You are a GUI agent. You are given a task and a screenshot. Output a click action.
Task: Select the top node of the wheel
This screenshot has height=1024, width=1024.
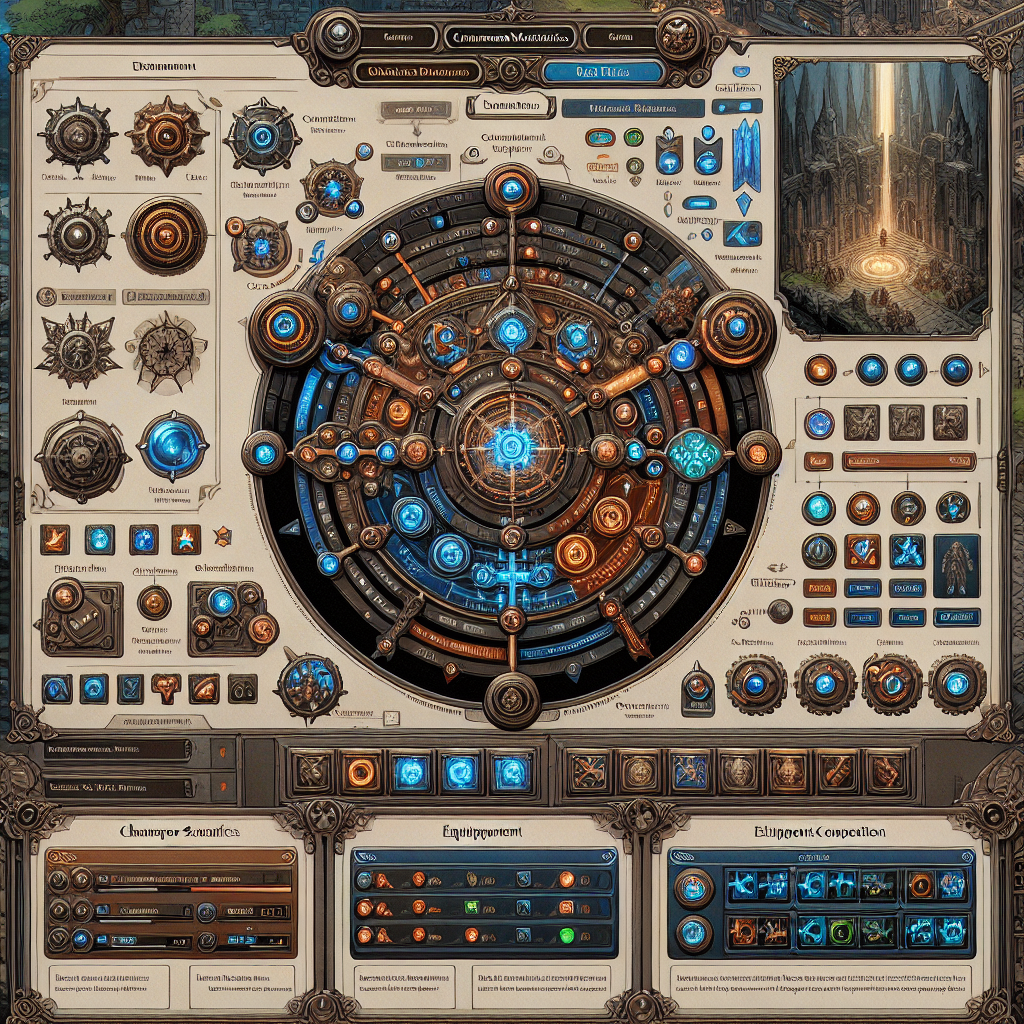tap(511, 190)
